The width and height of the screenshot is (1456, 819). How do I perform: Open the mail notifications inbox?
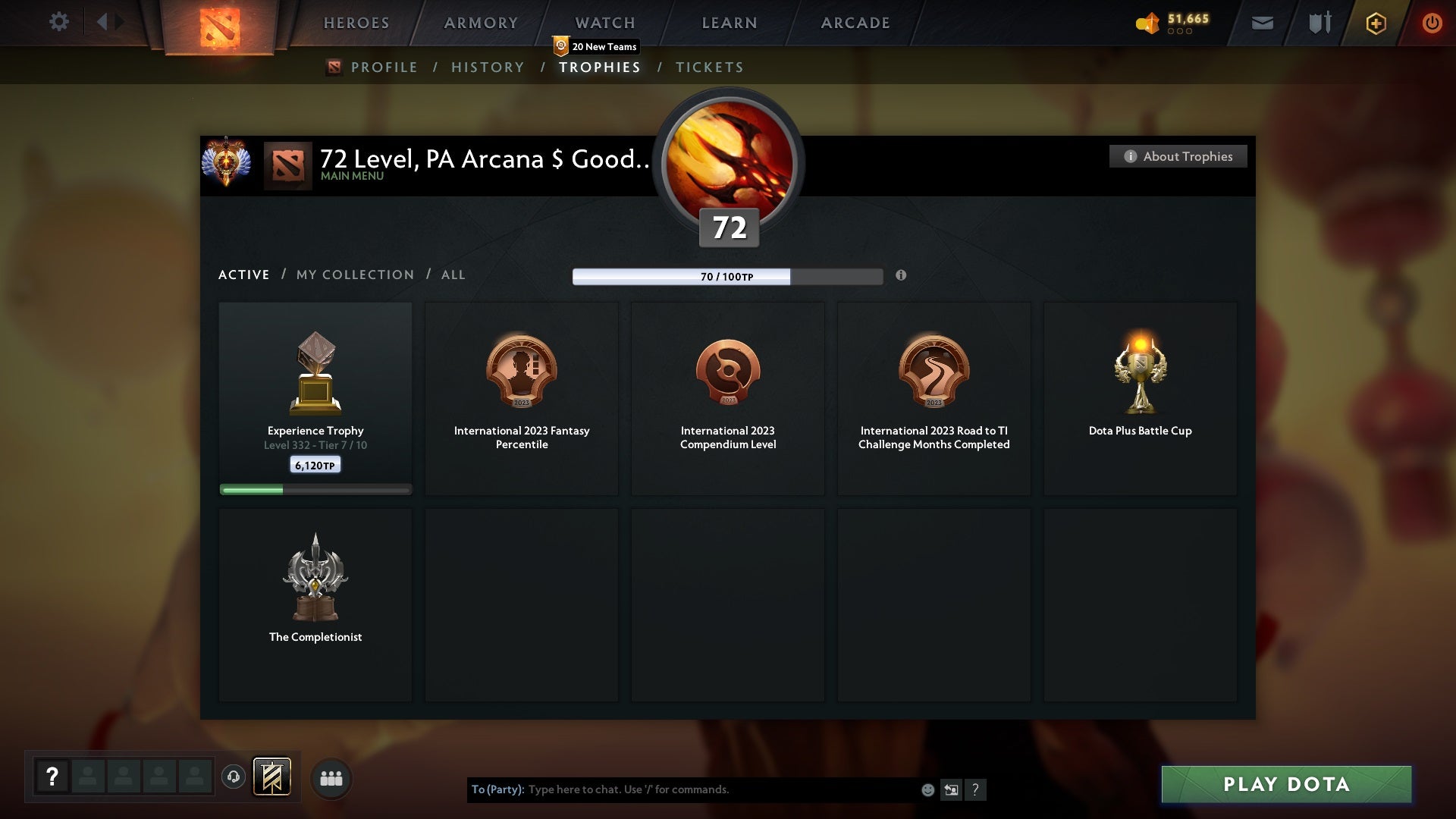pos(1263,23)
